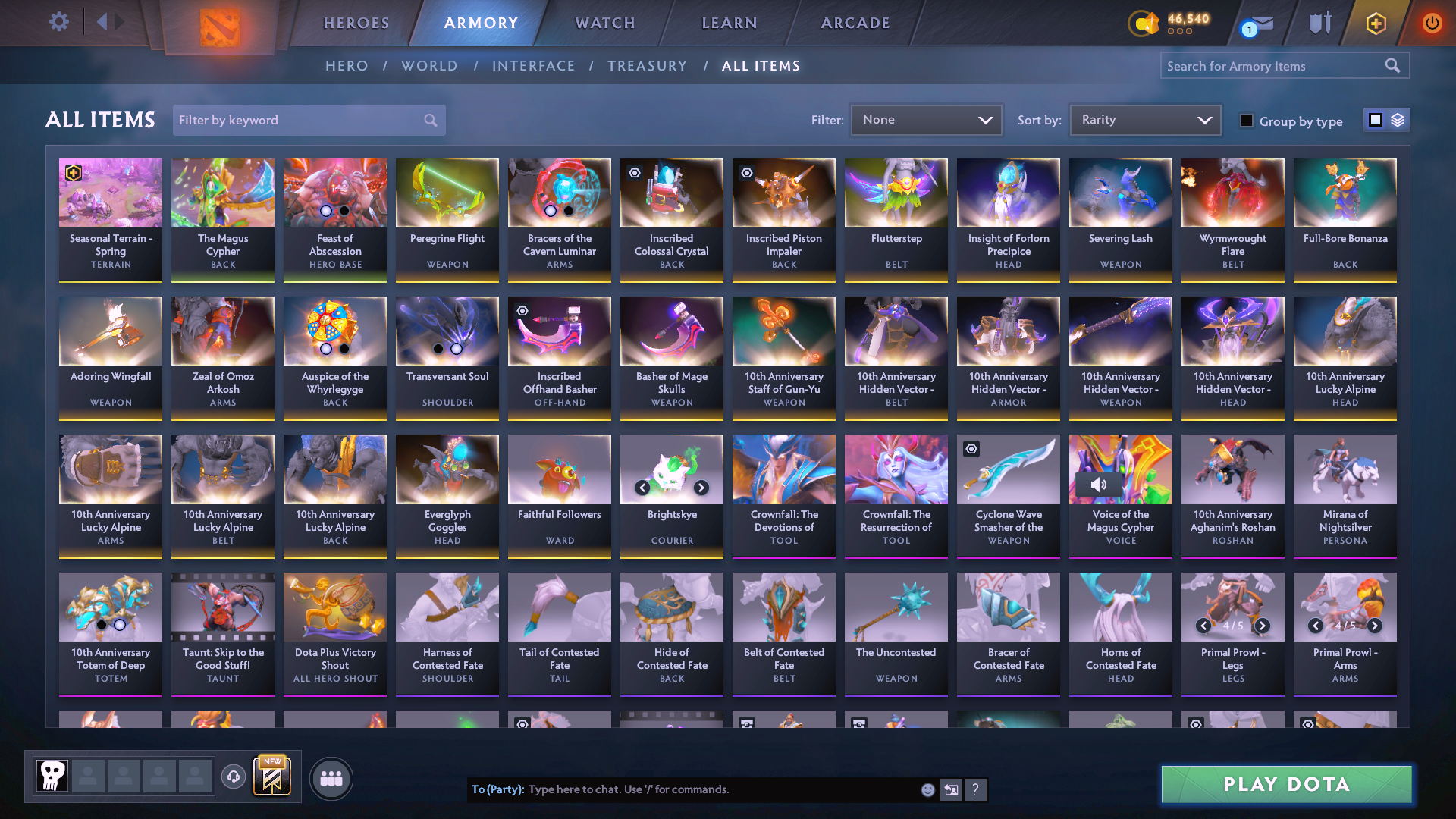This screenshot has width=1456, height=819.
Task: Switch to layered grid view mode
Action: coord(1398,120)
